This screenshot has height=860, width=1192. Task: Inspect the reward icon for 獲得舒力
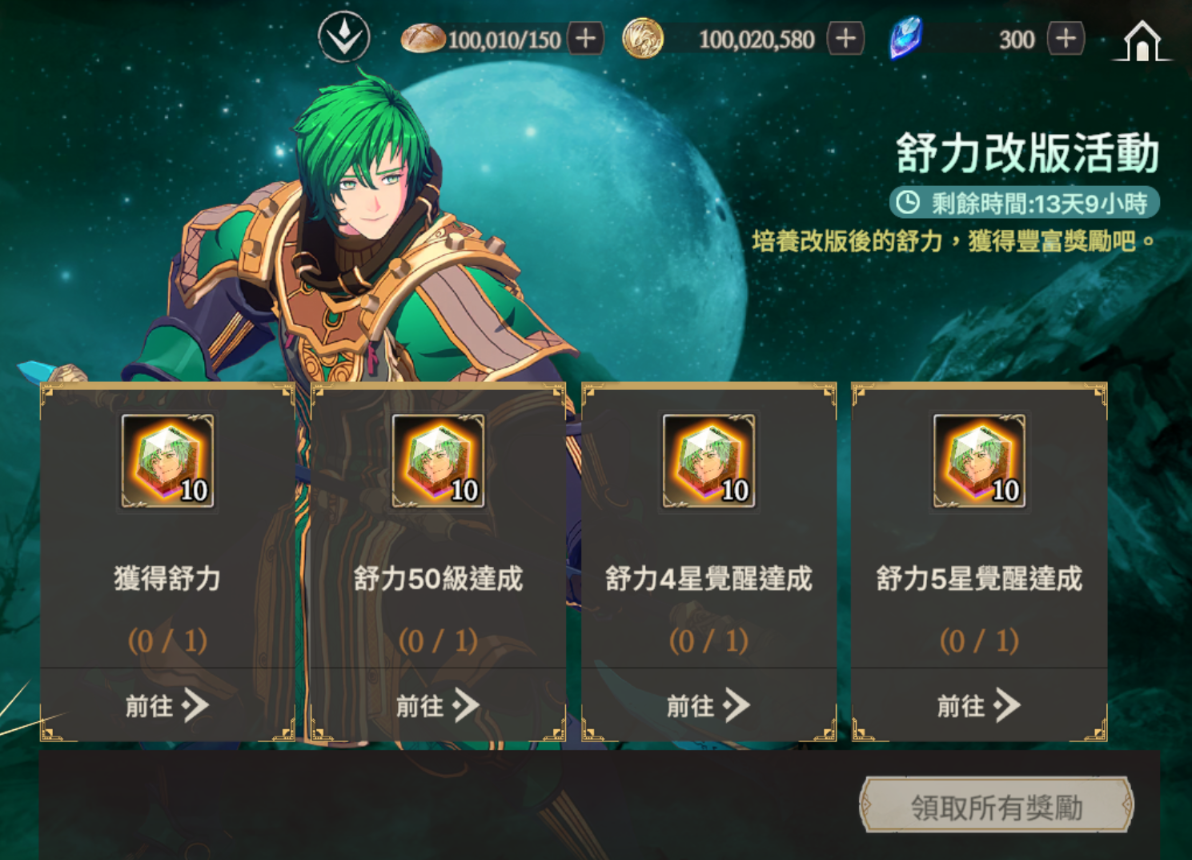(x=168, y=462)
